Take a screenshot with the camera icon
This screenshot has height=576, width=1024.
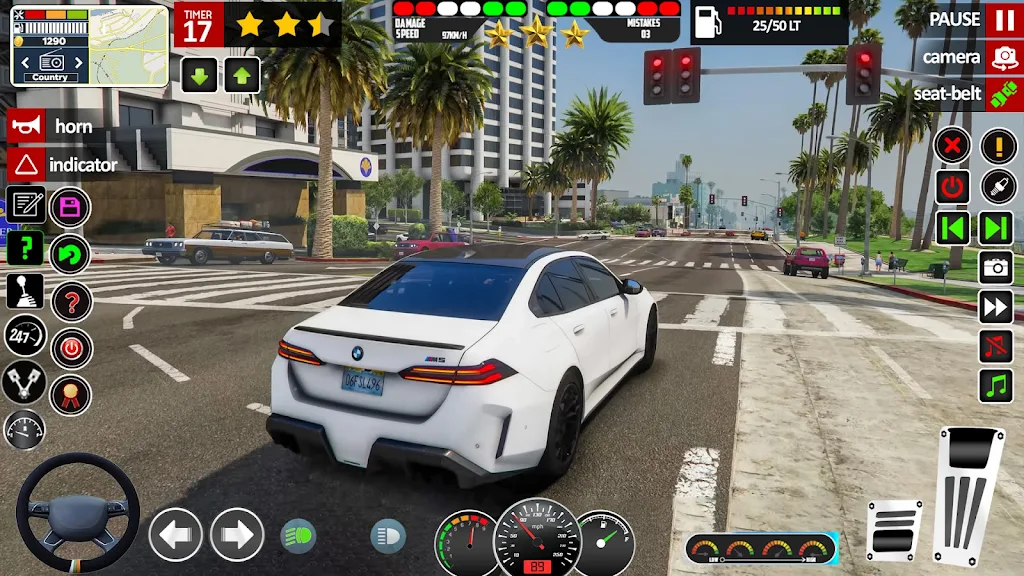[996, 267]
